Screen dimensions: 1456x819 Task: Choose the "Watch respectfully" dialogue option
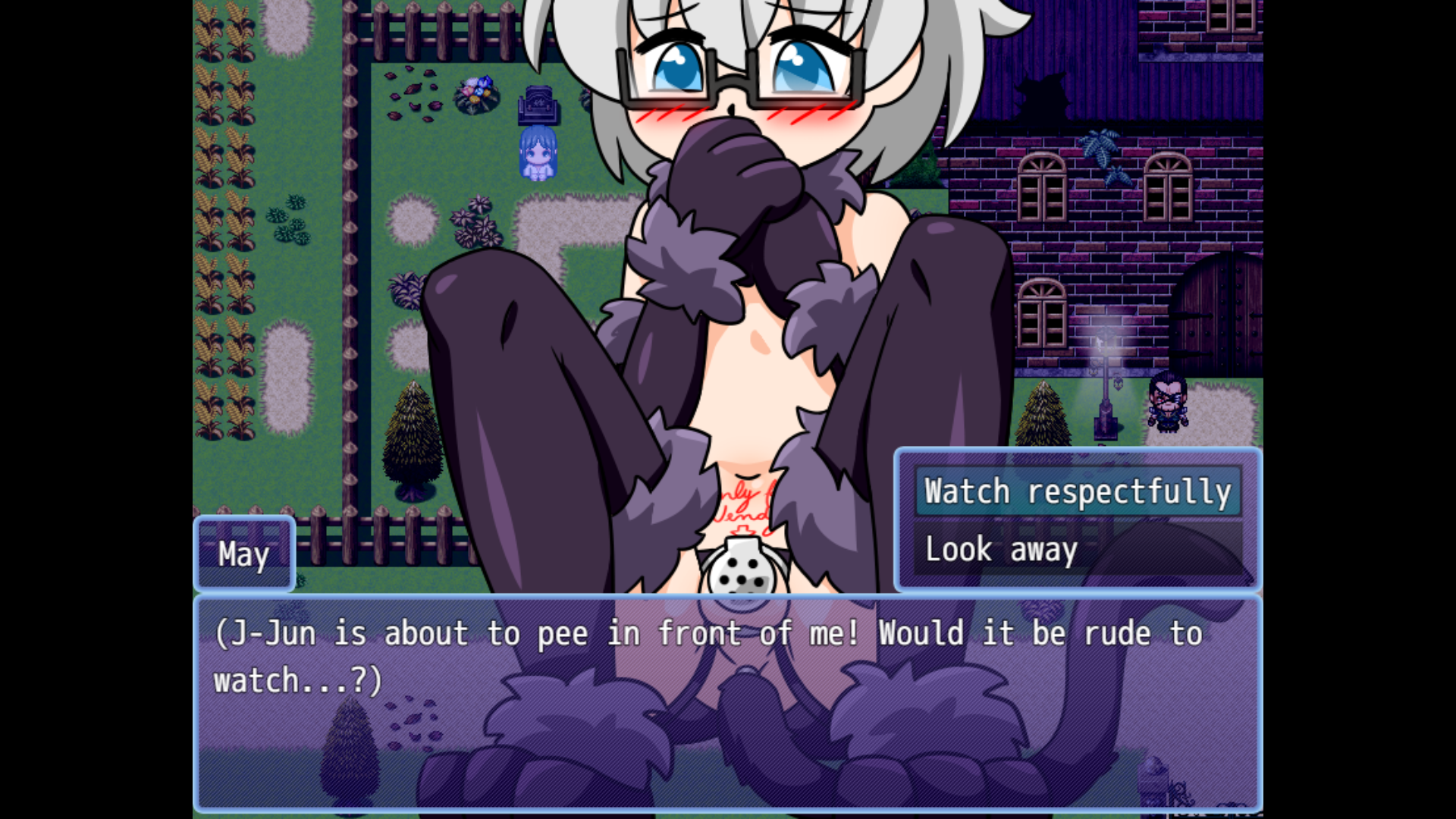pos(1078,492)
